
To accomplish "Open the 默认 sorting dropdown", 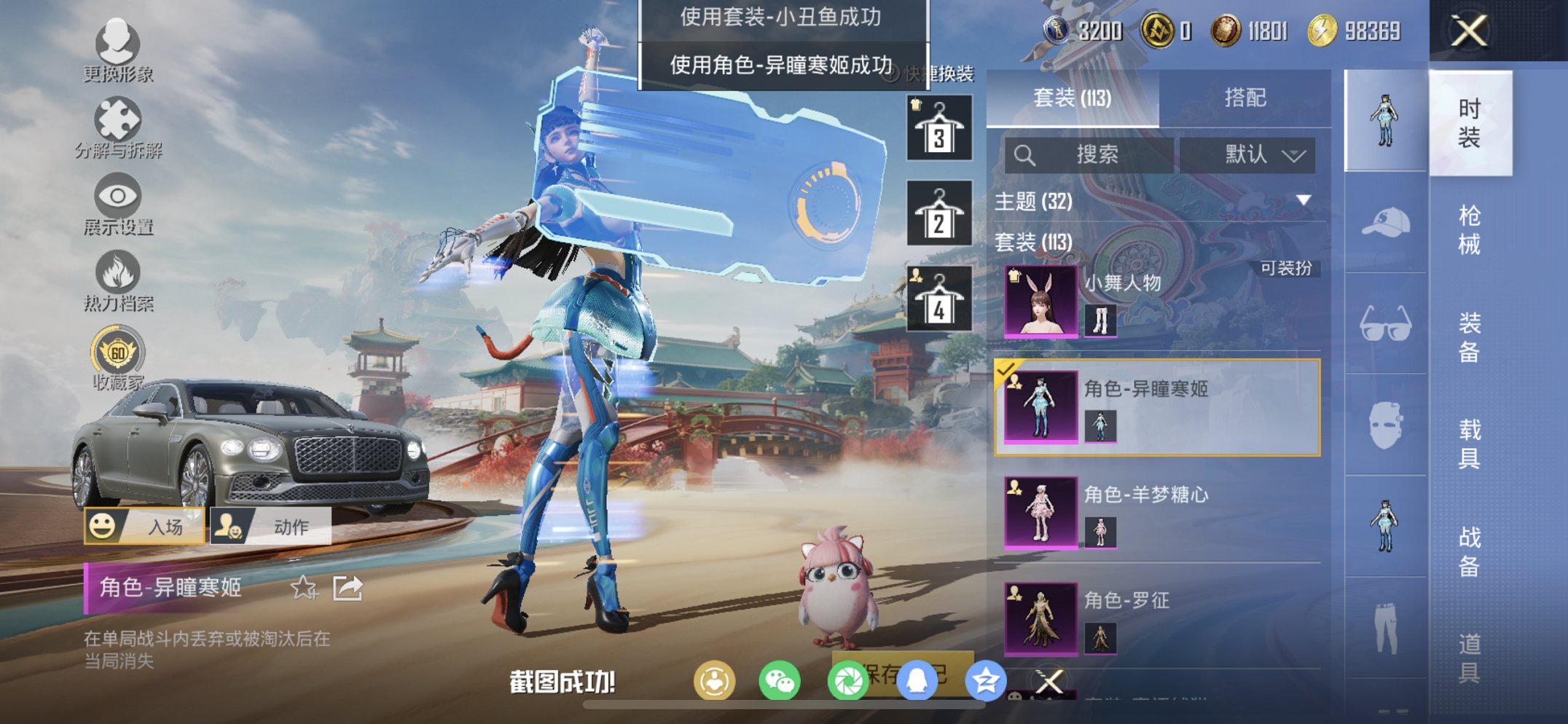I will [1251, 154].
